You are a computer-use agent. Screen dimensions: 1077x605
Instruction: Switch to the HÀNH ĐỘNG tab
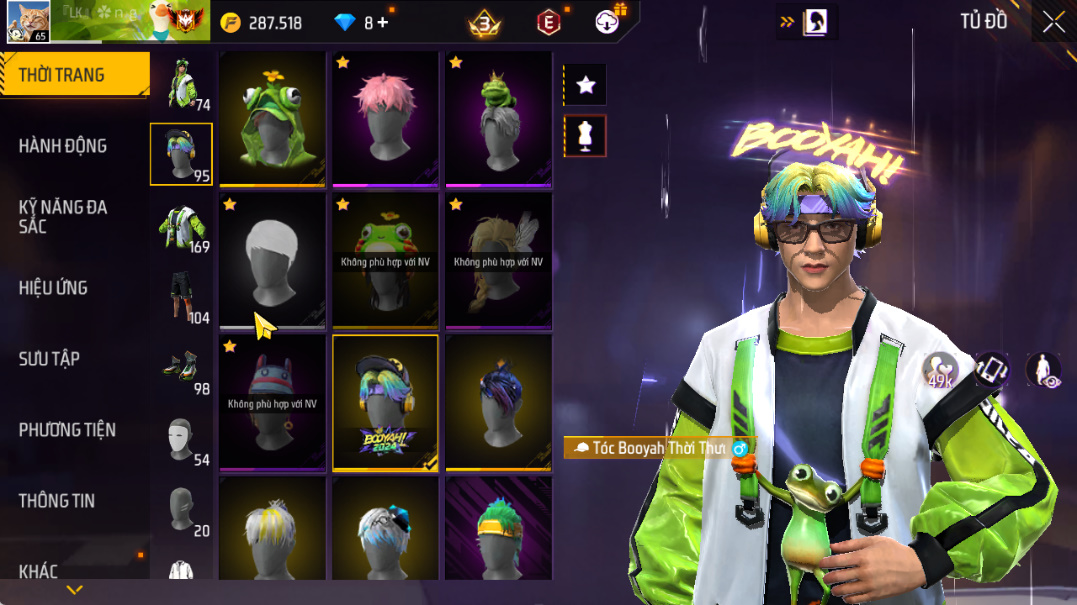click(x=63, y=146)
